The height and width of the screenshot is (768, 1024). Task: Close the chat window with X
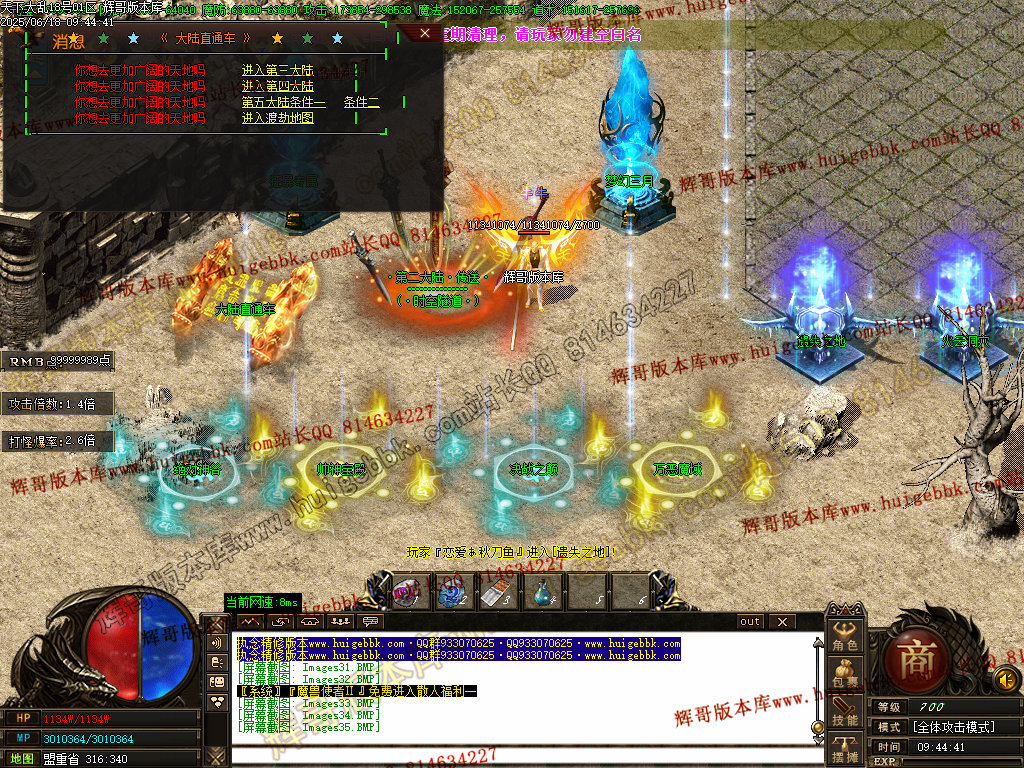click(781, 622)
